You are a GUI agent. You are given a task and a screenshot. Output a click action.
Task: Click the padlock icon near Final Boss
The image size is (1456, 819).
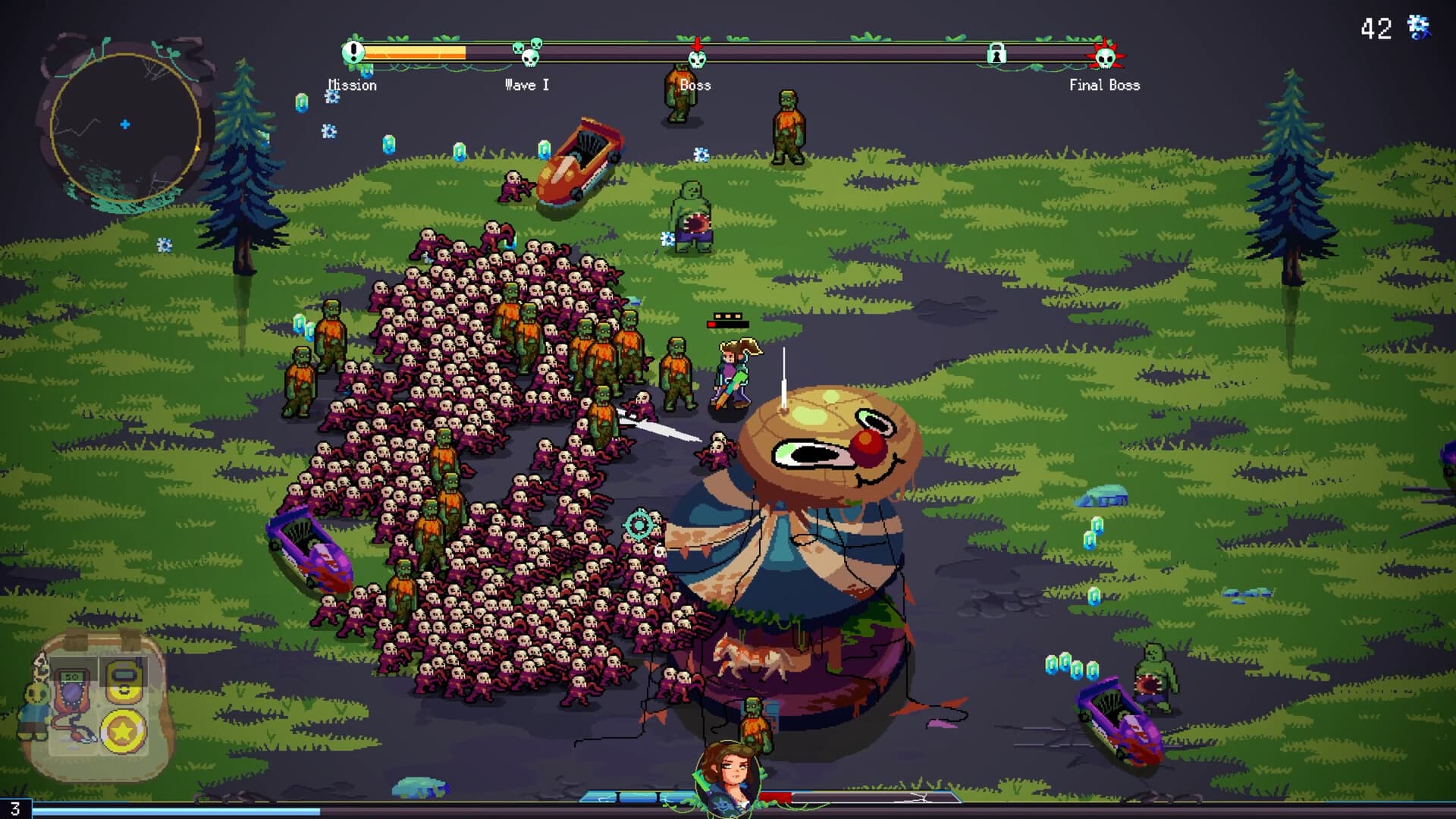coord(997,54)
